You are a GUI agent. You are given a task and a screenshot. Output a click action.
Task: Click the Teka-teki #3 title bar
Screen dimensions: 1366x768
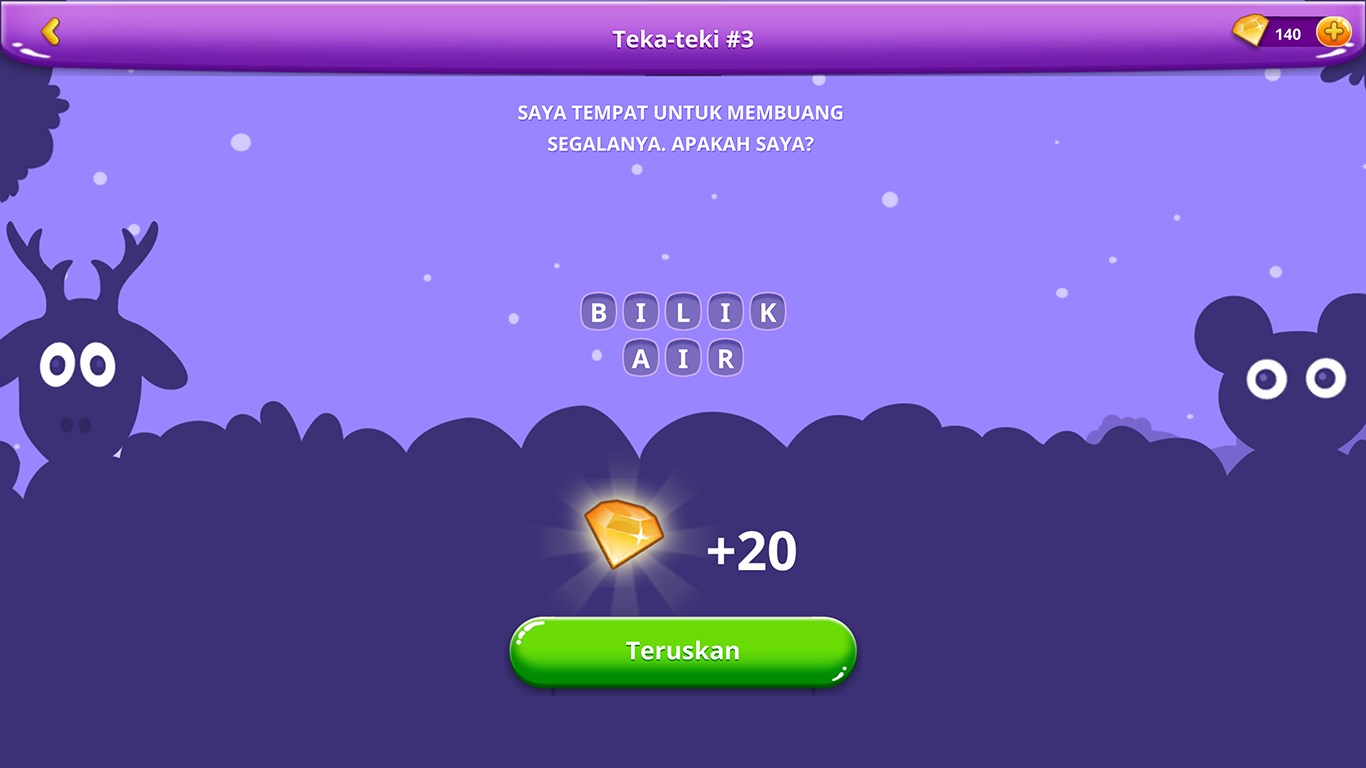click(x=683, y=37)
